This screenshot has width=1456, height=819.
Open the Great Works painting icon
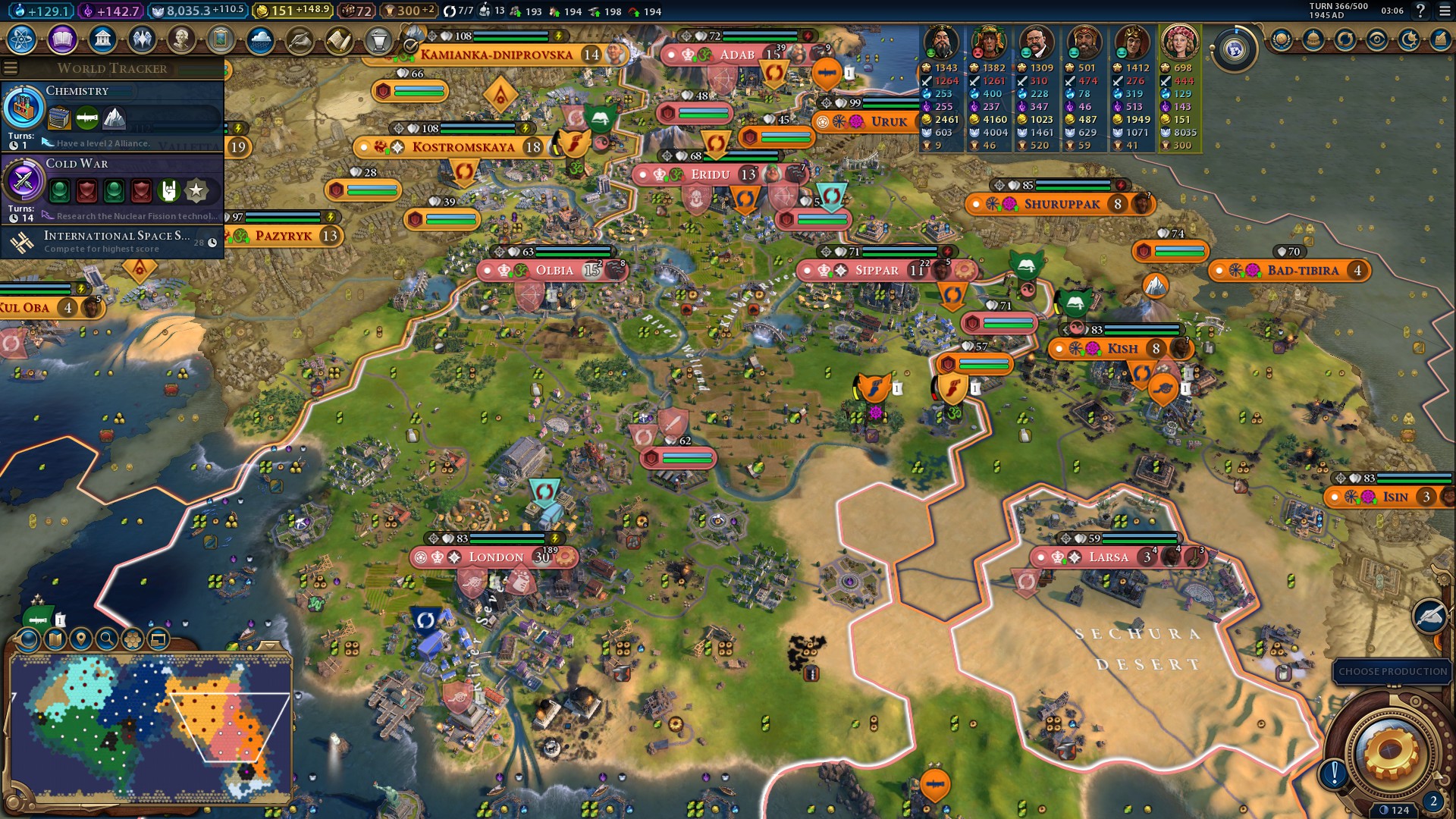221,39
